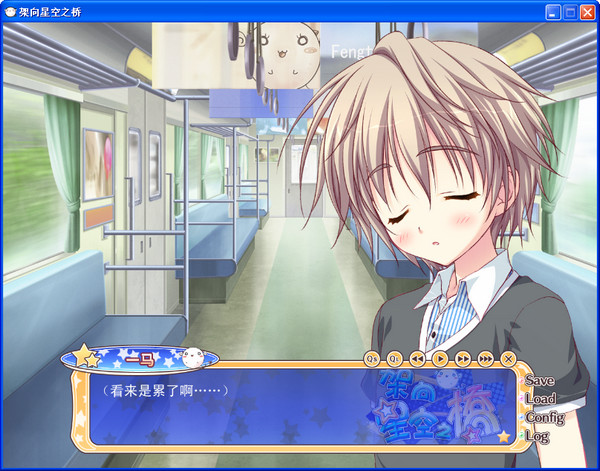600x471 pixels.
Task: Close the game window
Action: coord(585,12)
